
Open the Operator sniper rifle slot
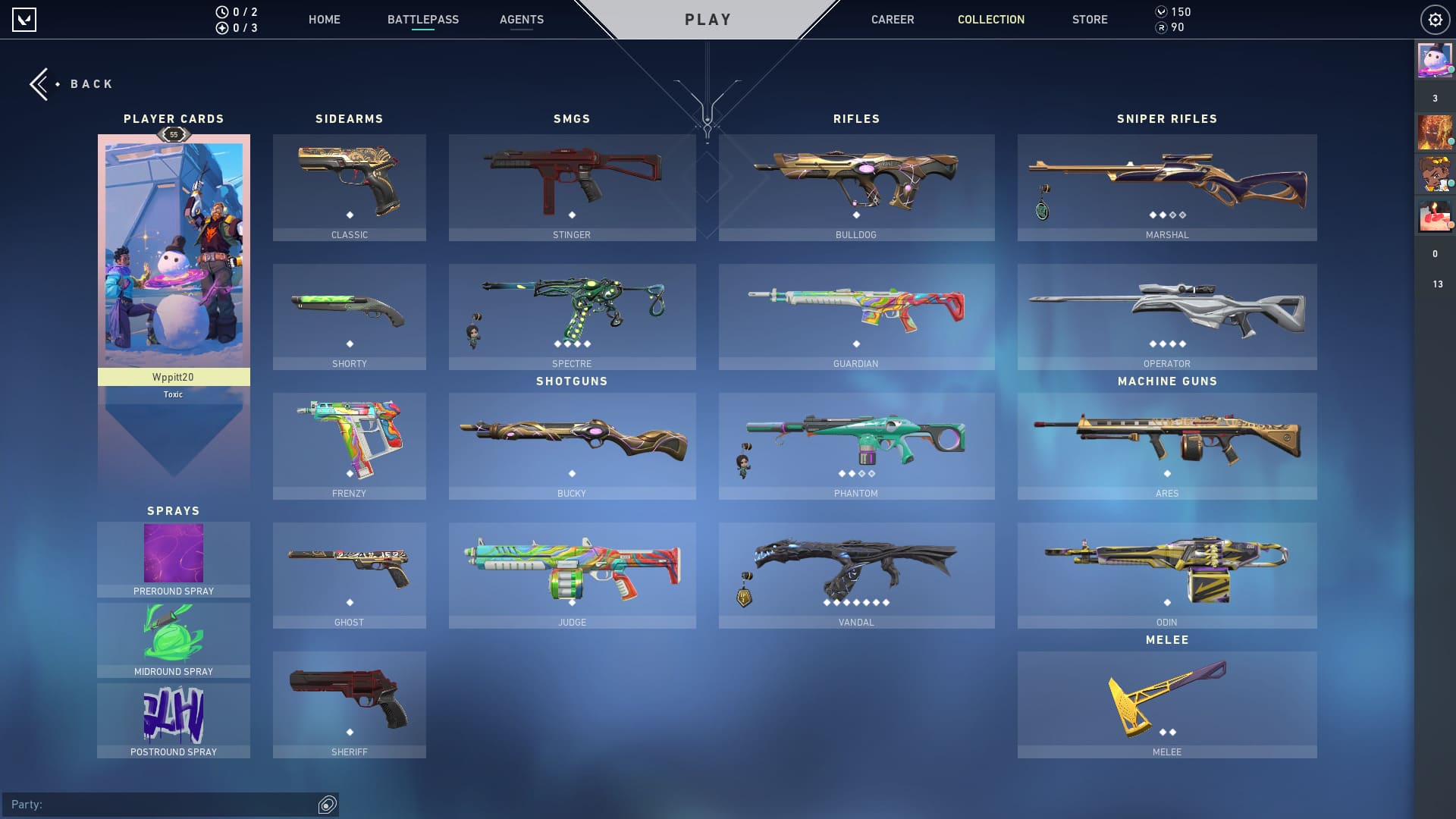pos(1166,316)
